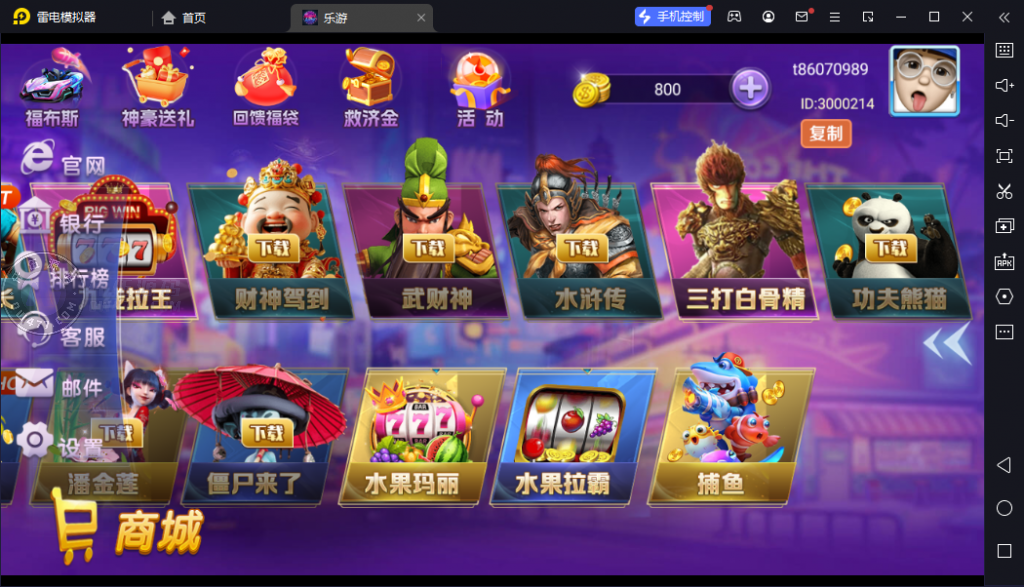Viewport: 1024px width, 587px height.
Task: Show the 排行榜 leaderboard
Action: 62,277
